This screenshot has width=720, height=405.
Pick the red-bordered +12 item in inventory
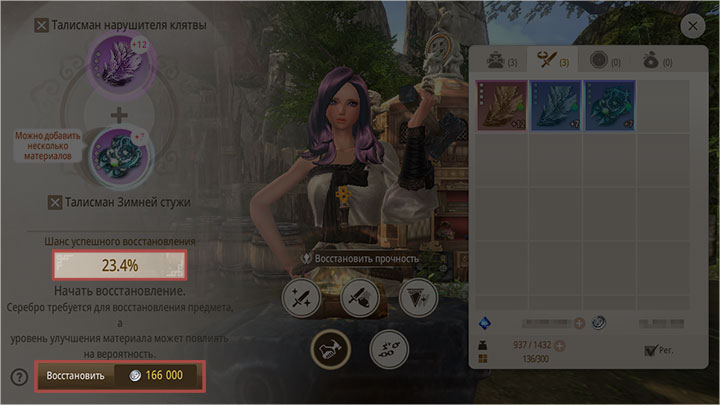(499, 106)
